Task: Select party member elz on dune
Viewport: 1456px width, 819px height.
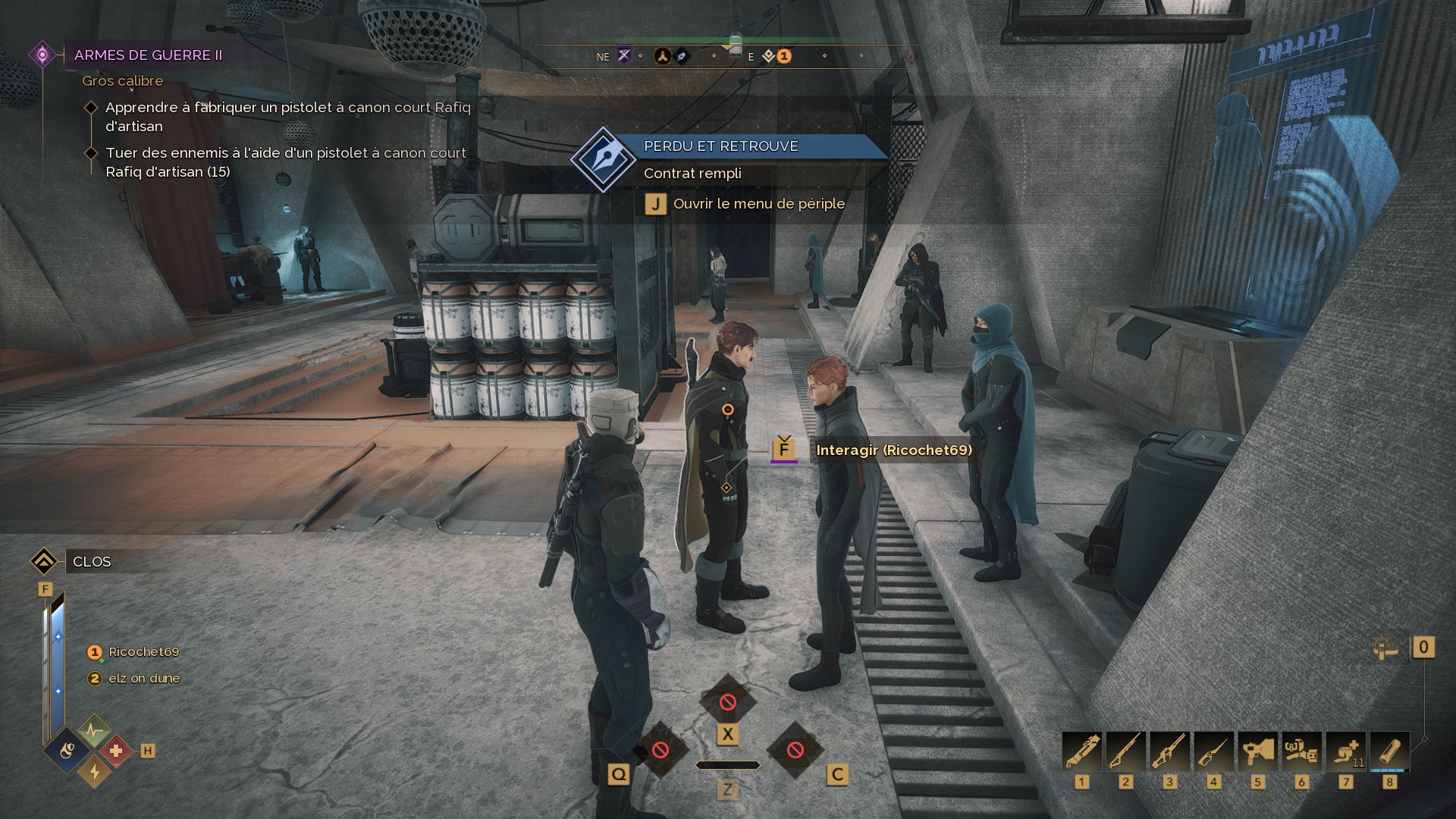Action: (143, 679)
